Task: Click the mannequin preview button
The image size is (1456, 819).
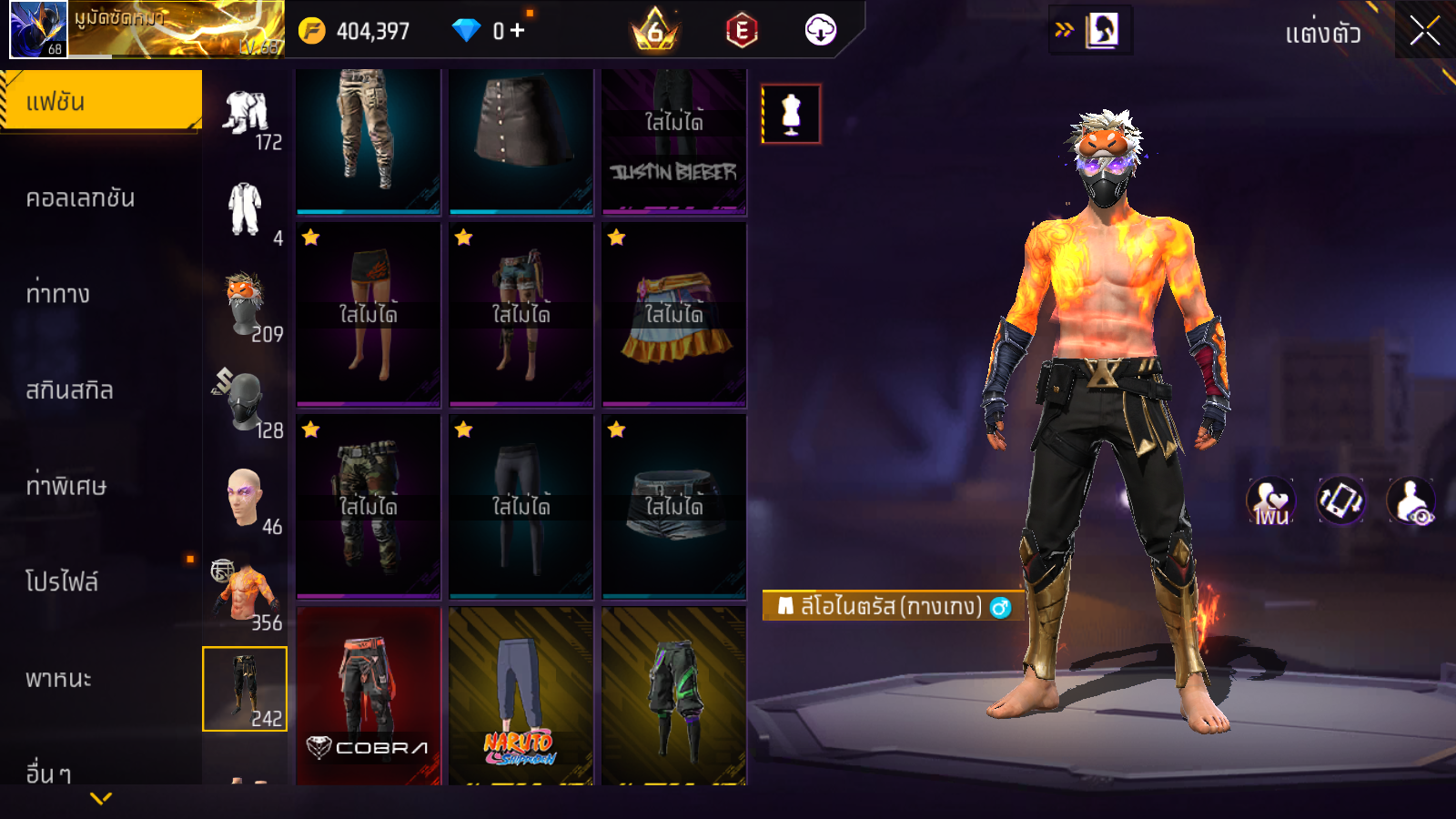Action: pos(791,115)
